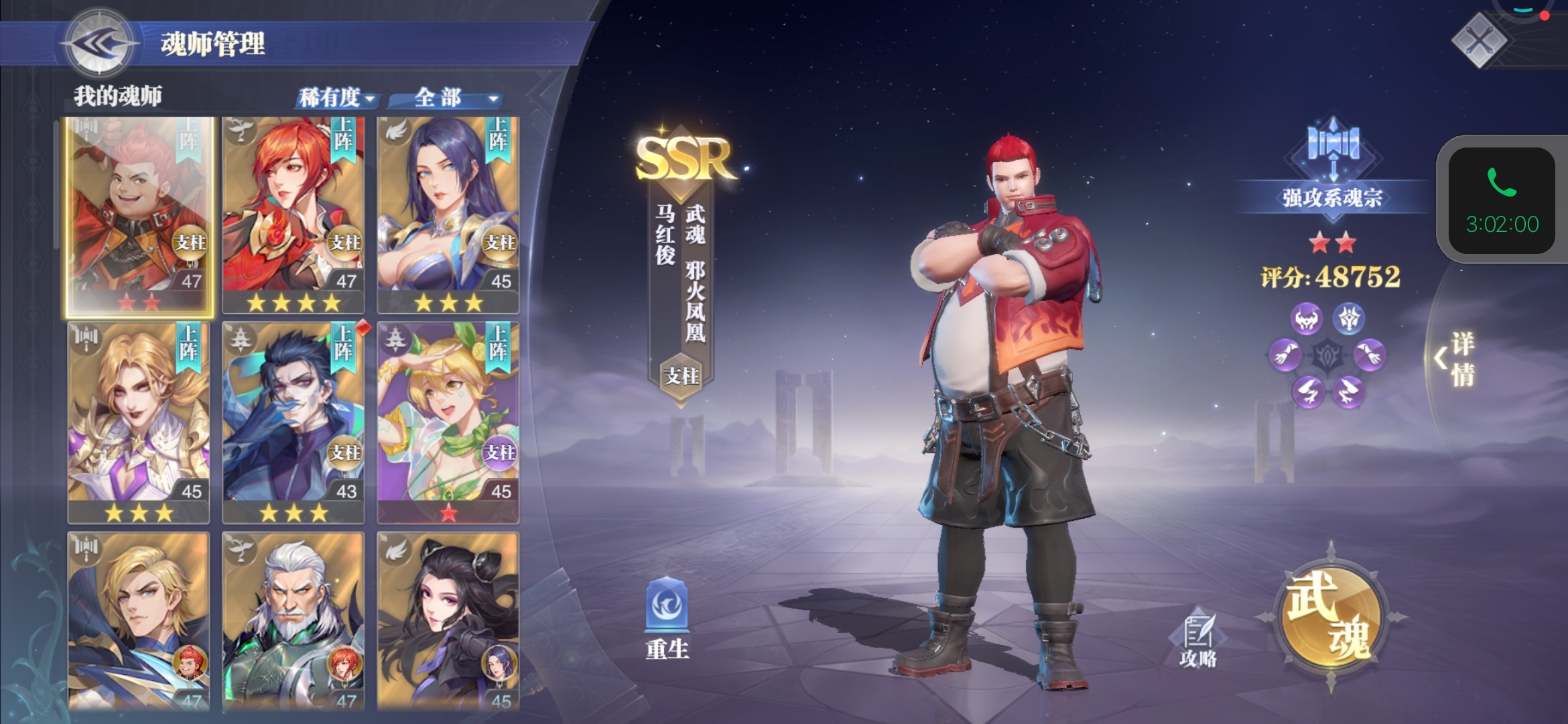Select the blond short-haired man card

pyautogui.click(x=139, y=620)
